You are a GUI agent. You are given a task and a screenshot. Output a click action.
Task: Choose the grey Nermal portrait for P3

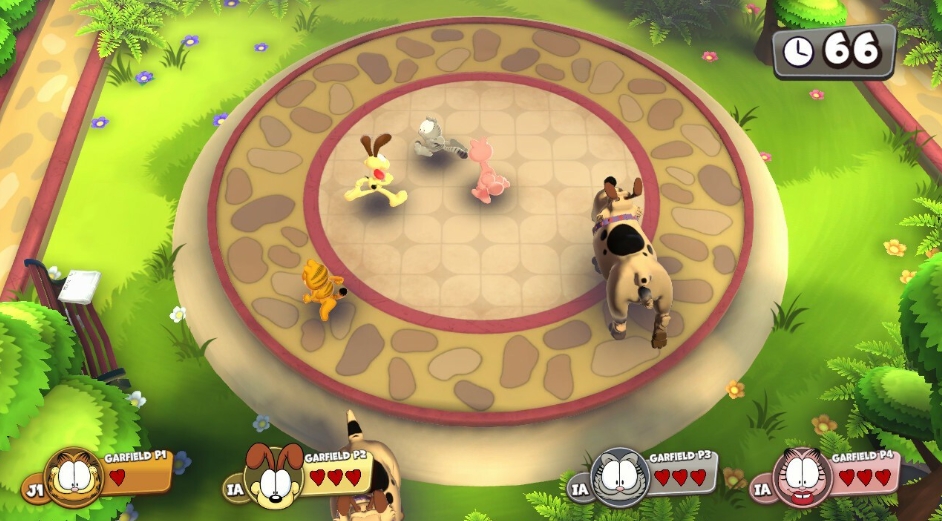620,476
